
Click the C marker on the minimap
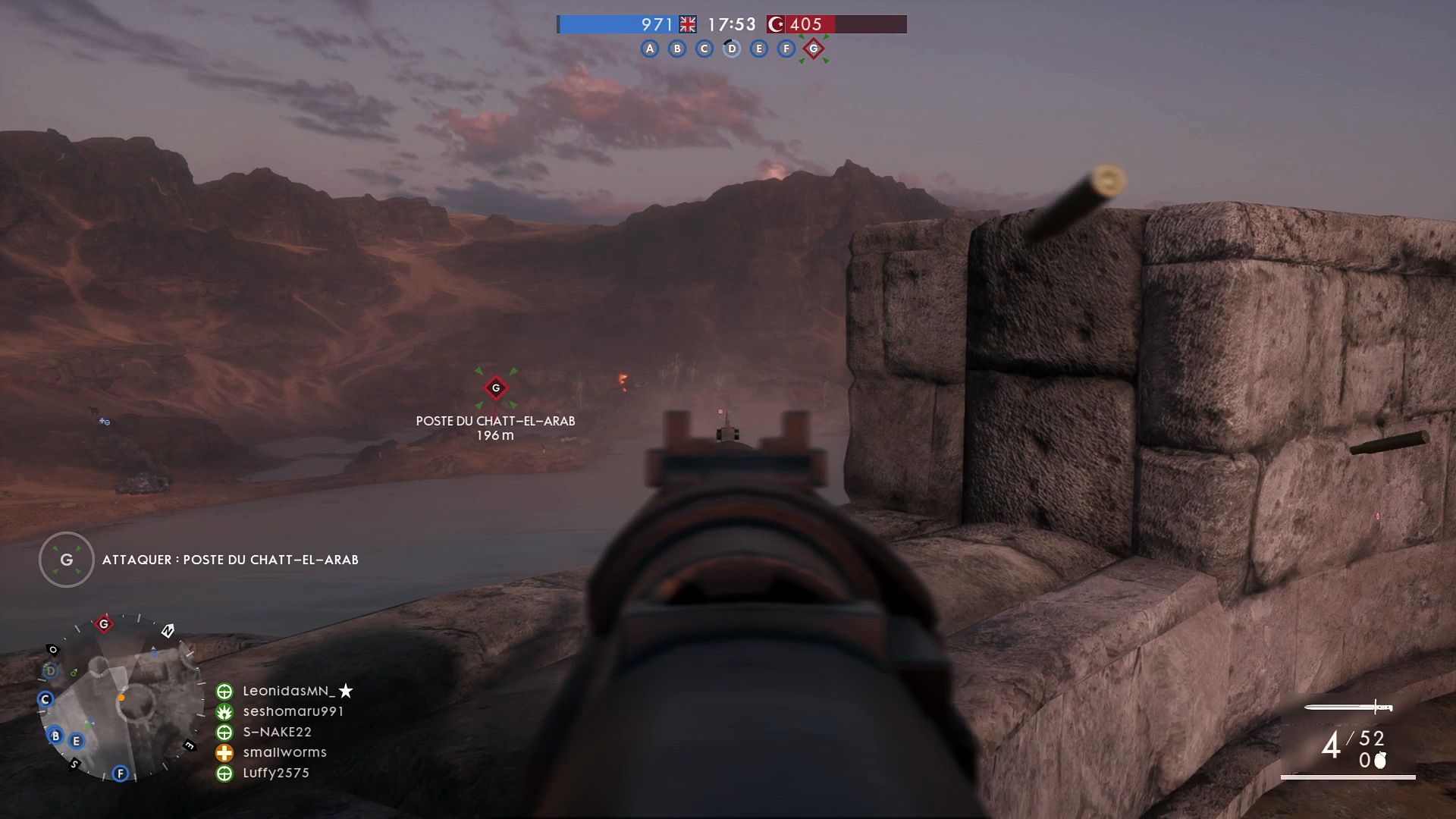pyautogui.click(x=45, y=699)
